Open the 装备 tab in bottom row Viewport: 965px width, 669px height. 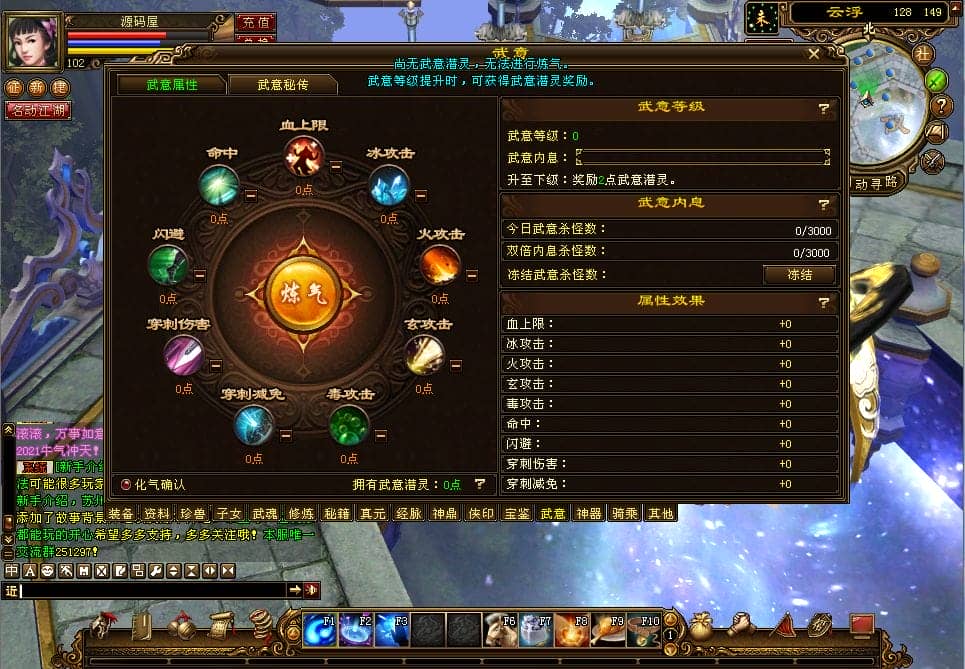121,513
